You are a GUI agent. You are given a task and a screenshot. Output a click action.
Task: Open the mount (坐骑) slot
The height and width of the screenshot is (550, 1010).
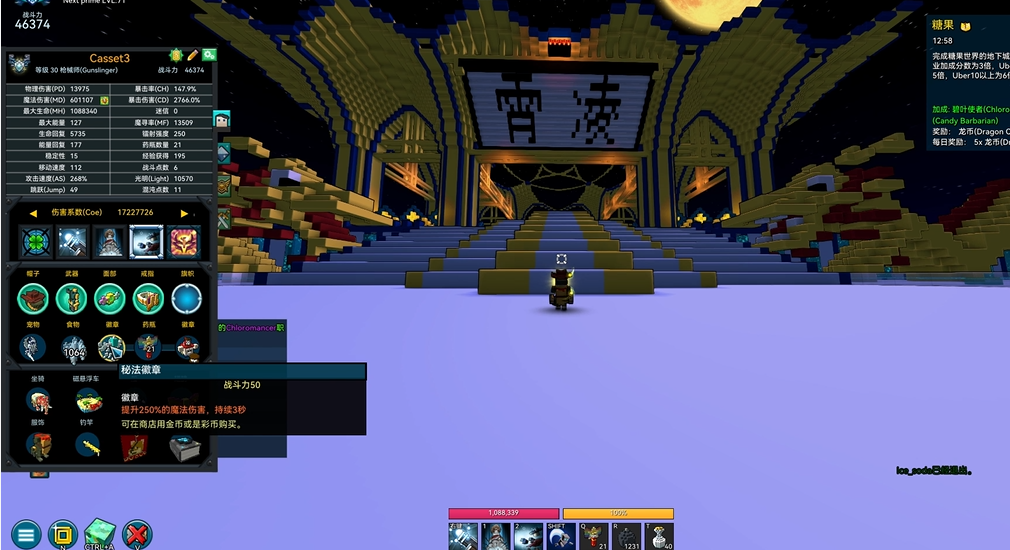[x=39, y=401]
